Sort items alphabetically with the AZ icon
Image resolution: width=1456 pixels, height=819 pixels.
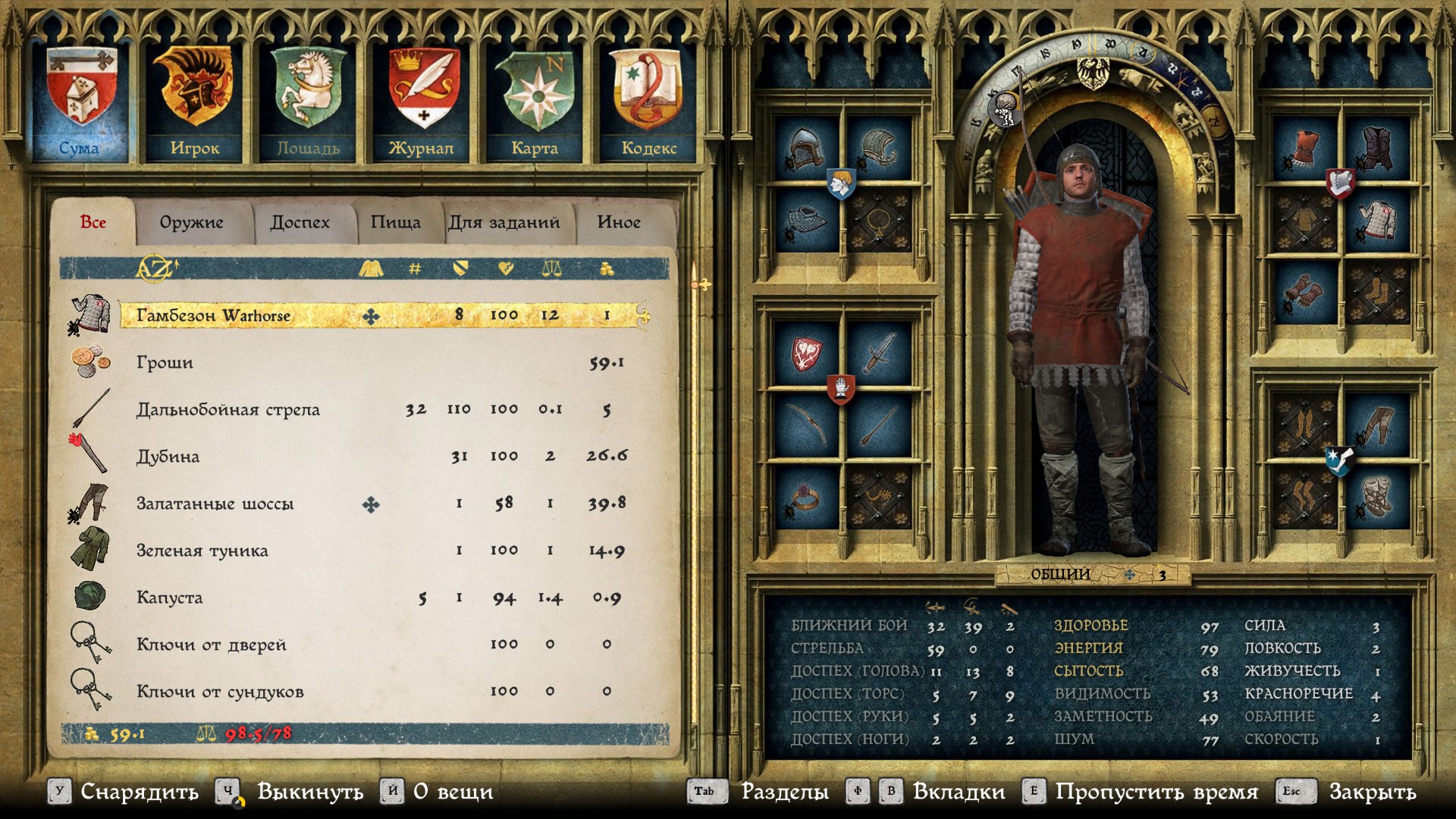155,268
